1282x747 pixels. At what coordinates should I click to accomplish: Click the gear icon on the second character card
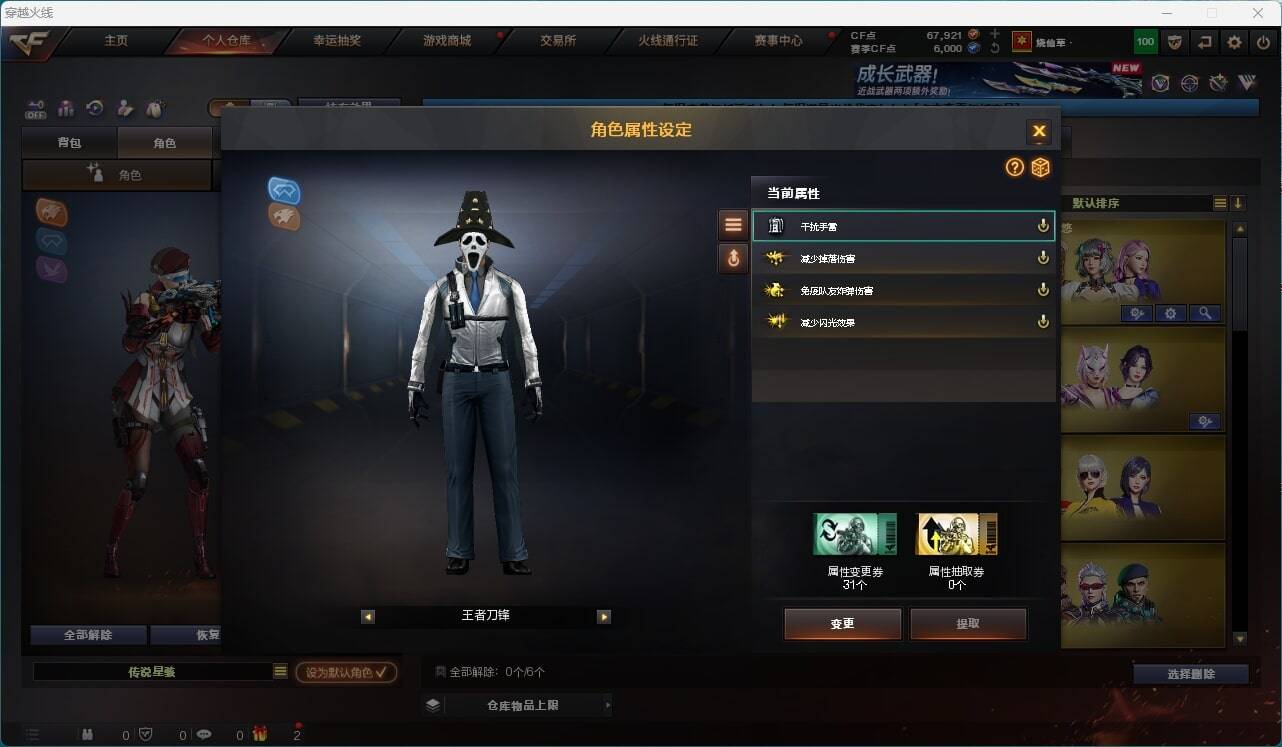click(x=1205, y=421)
